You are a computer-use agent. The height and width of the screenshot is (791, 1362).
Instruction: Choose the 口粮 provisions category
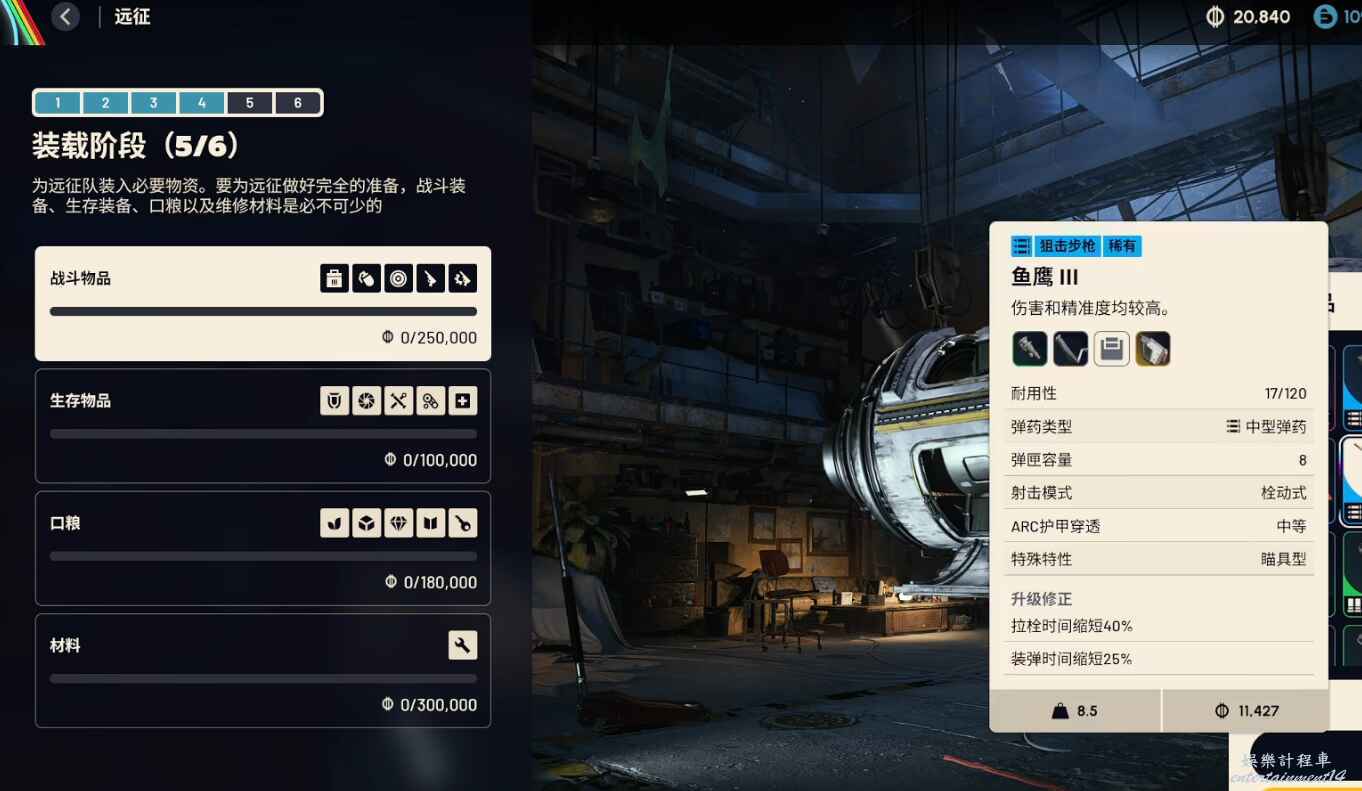tap(262, 548)
